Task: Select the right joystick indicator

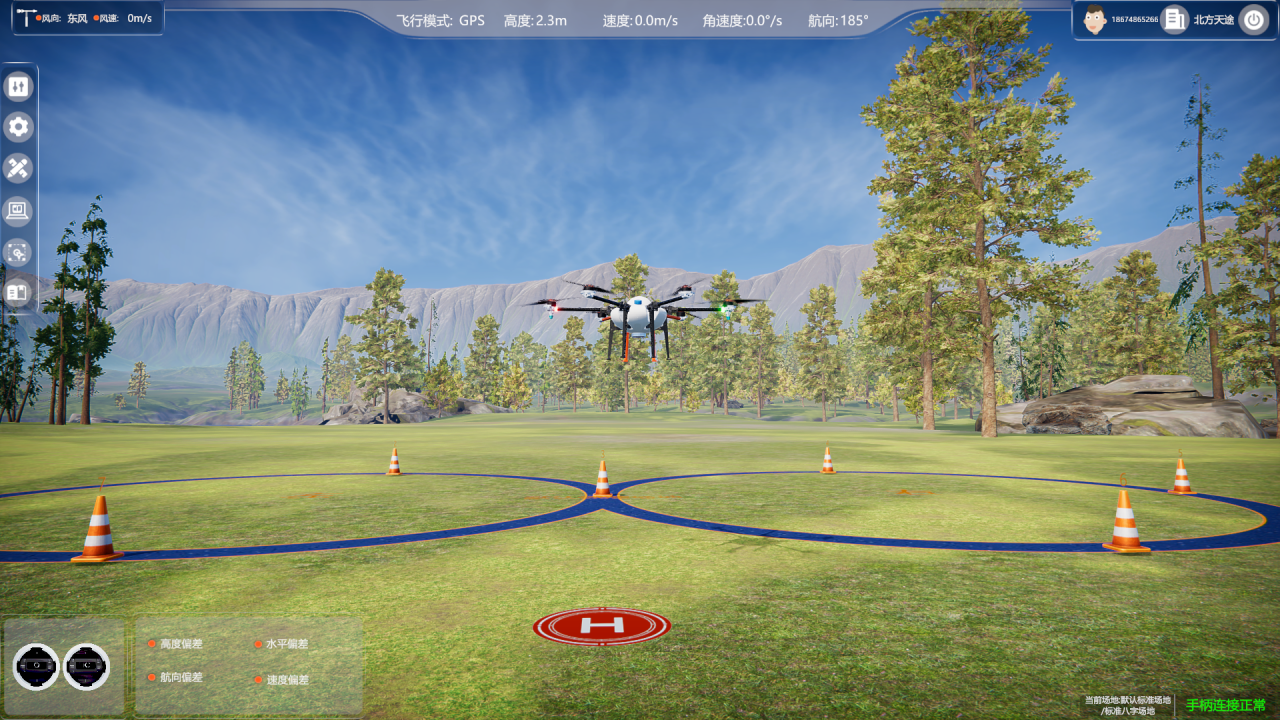Action: pos(86,666)
